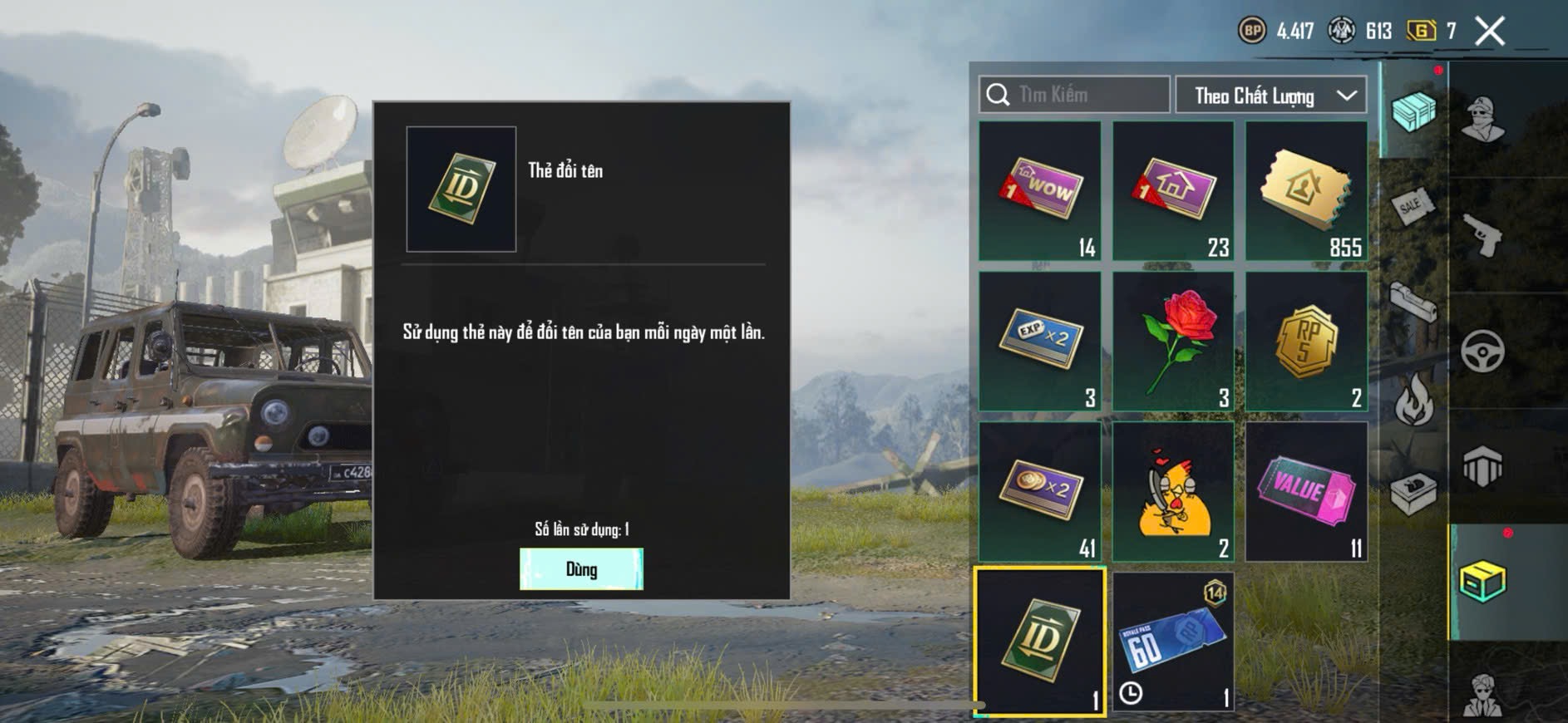This screenshot has width=1568, height=723.
Task: Switch to the pistol weapons category
Action: click(x=1482, y=235)
